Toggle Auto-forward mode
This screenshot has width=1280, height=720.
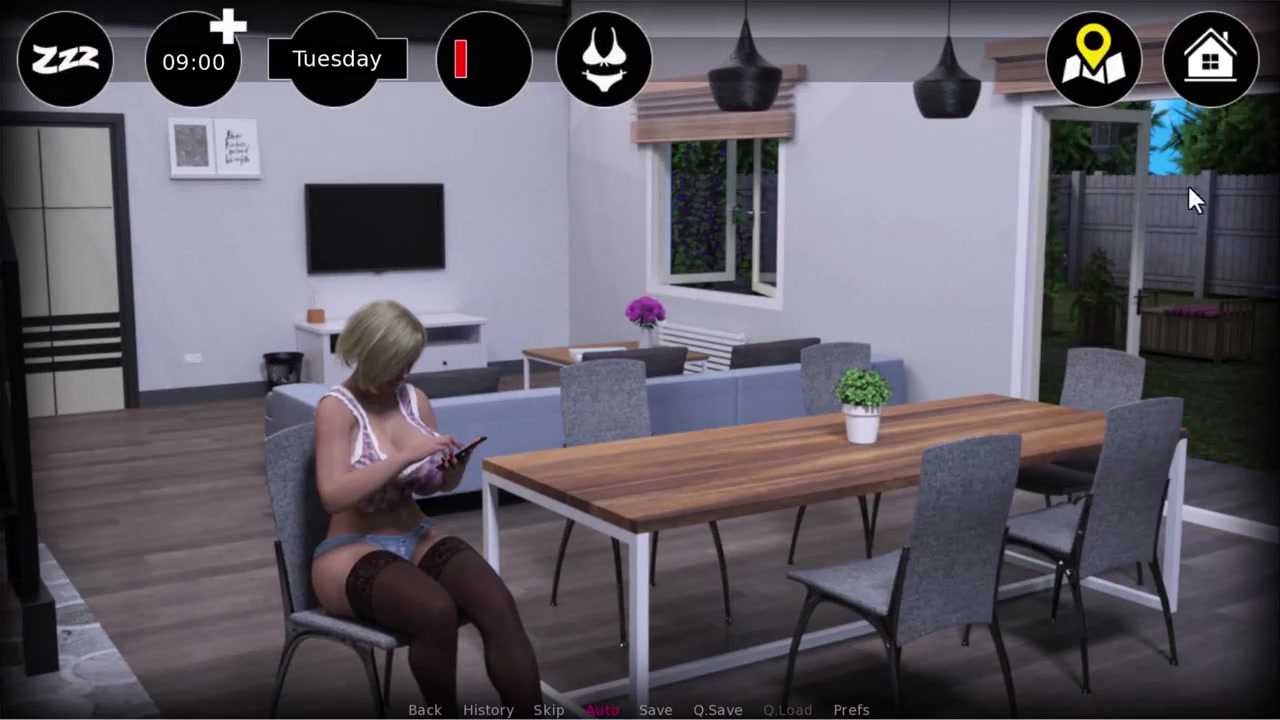click(602, 710)
